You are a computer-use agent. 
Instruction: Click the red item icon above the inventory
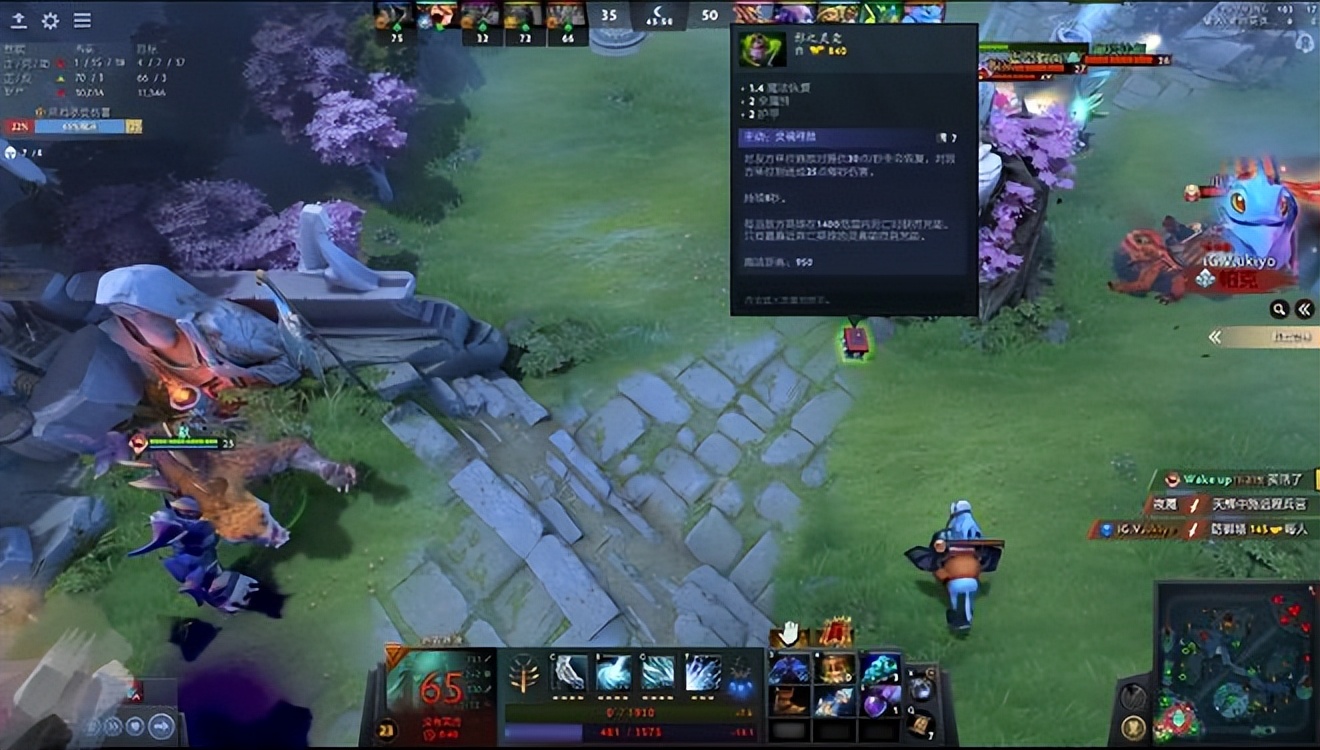pos(837,632)
